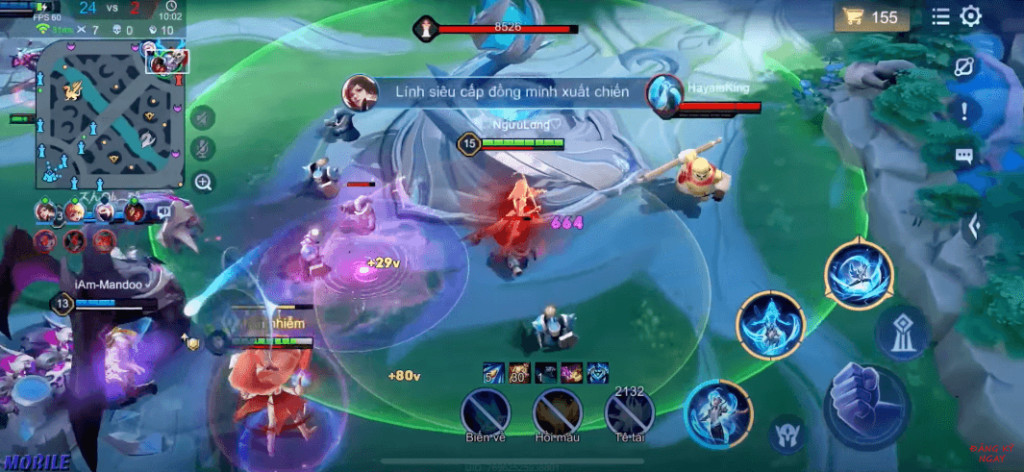Click the battlefield minimap
The width and height of the screenshot is (1024, 472).
[x=109, y=120]
